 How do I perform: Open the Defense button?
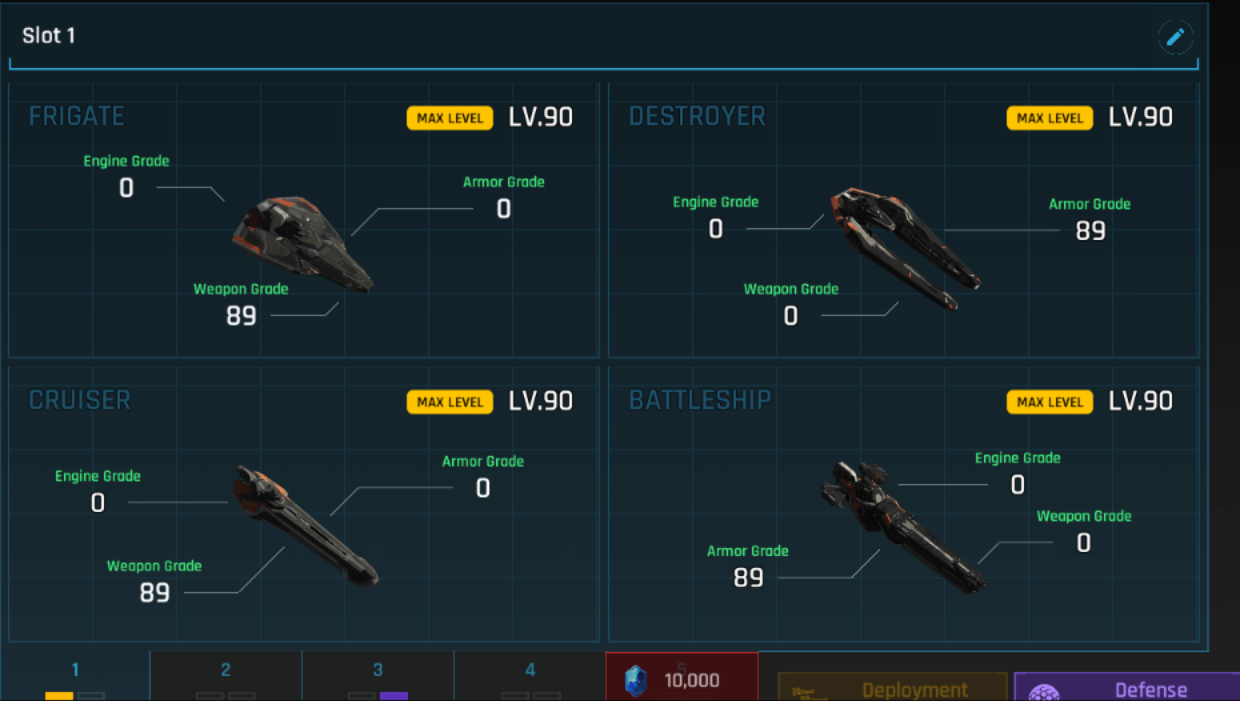[x=1127, y=688]
